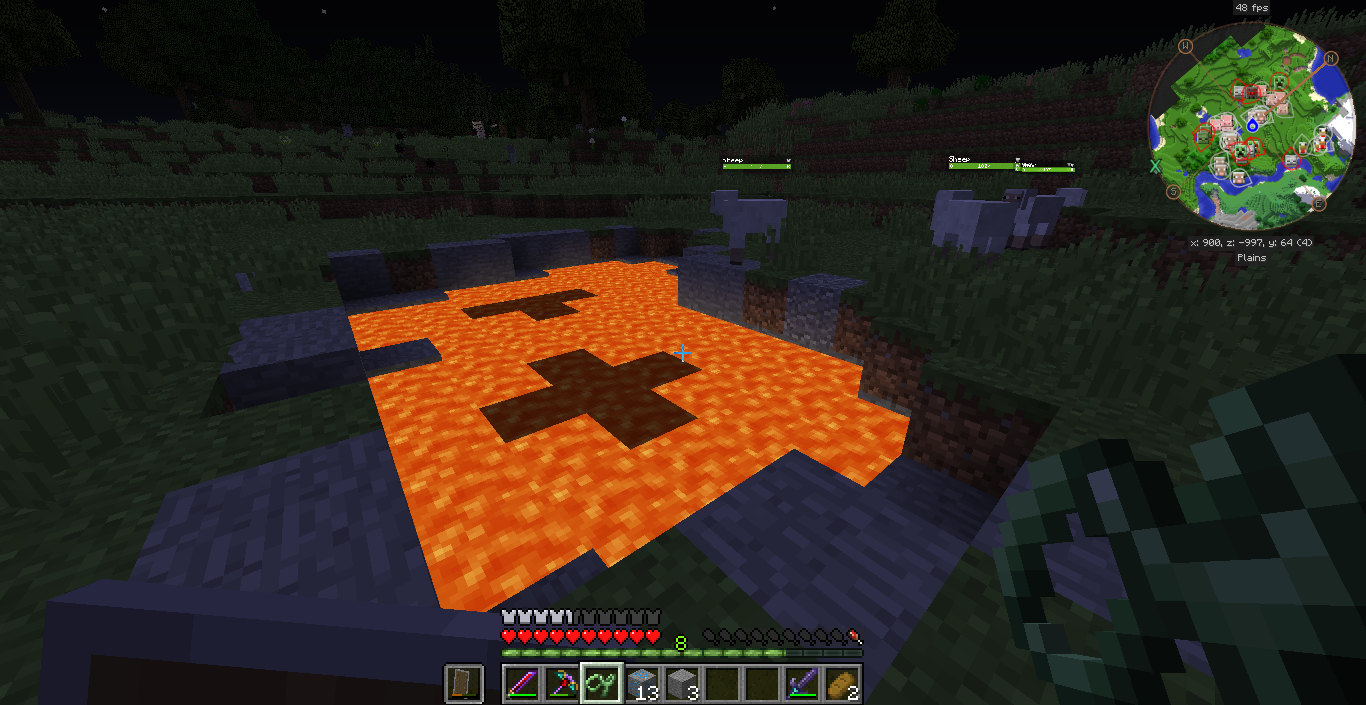Click the N compass marker on minimap
The height and width of the screenshot is (705, 1366).
pyautogui.click(x=1331, y=58)
